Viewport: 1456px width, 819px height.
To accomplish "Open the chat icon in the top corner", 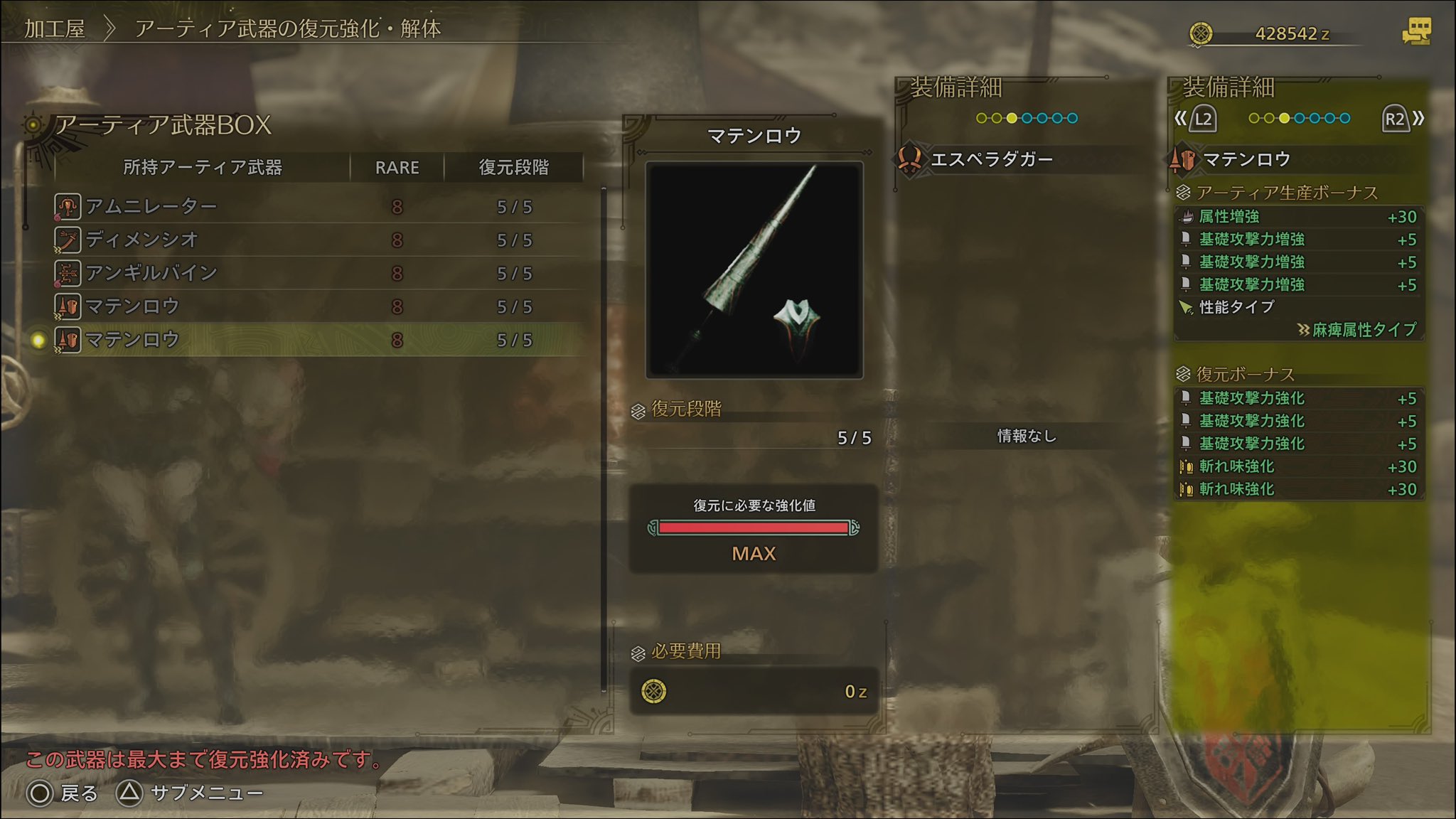I will pos(1415,32).
